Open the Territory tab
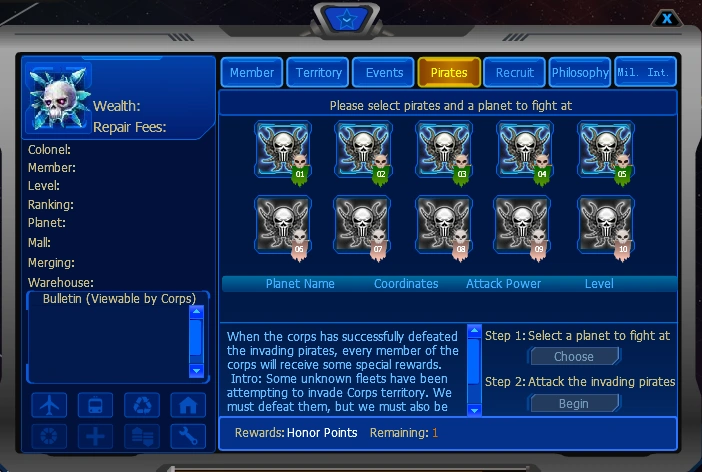 point(318,73)
